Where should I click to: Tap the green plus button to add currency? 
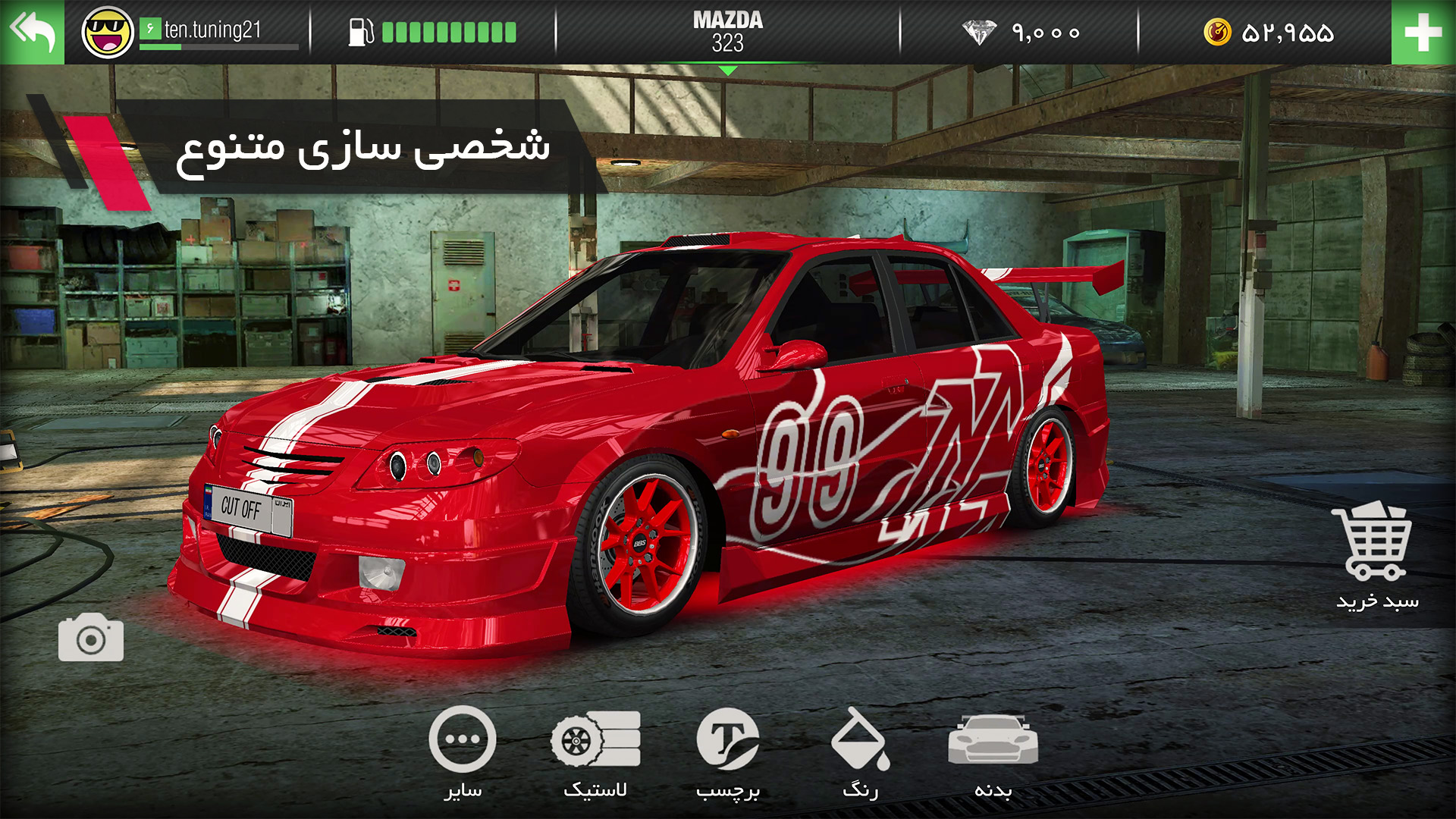tap(1423, 33)
